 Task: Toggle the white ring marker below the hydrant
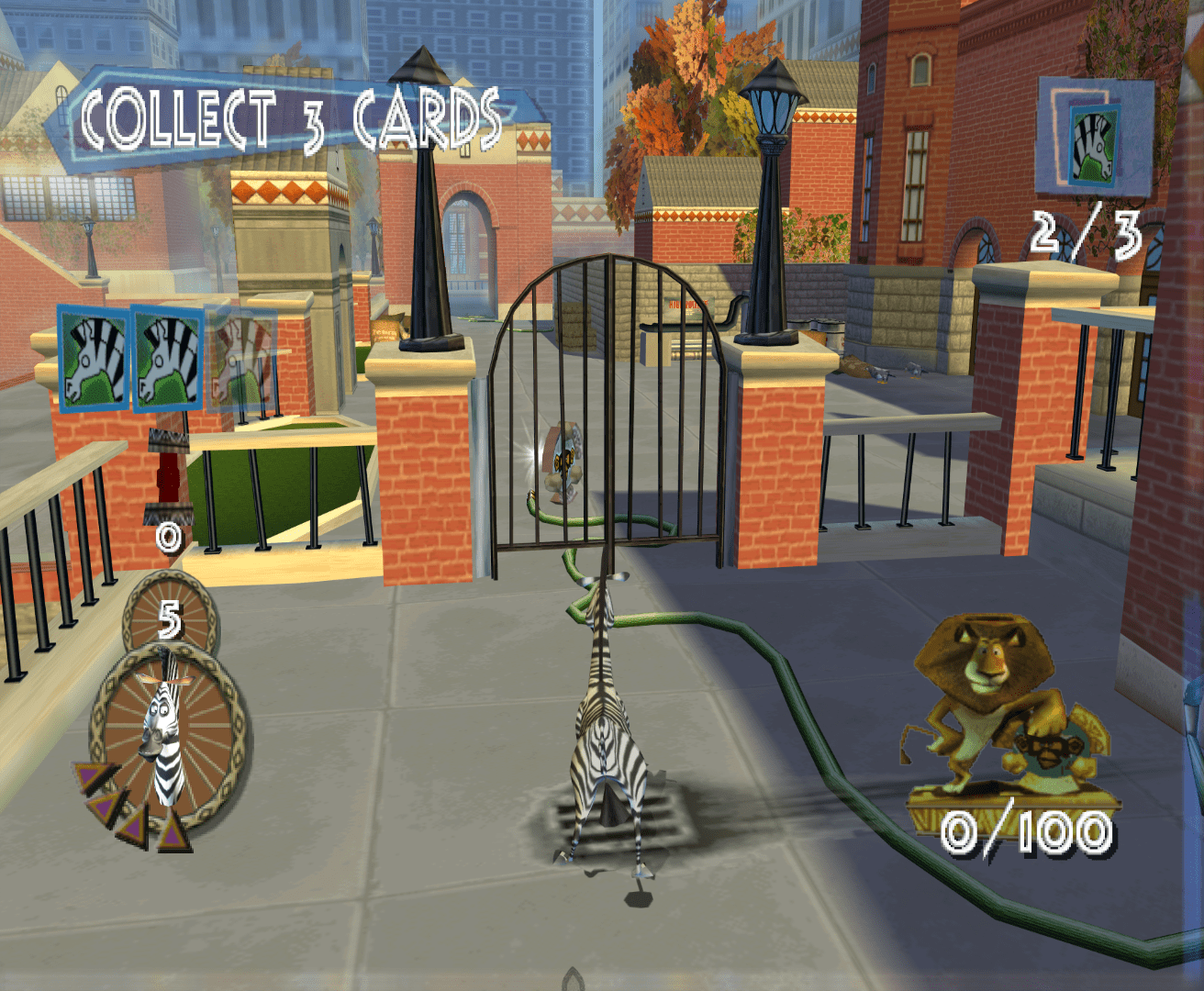click(168, 537)
